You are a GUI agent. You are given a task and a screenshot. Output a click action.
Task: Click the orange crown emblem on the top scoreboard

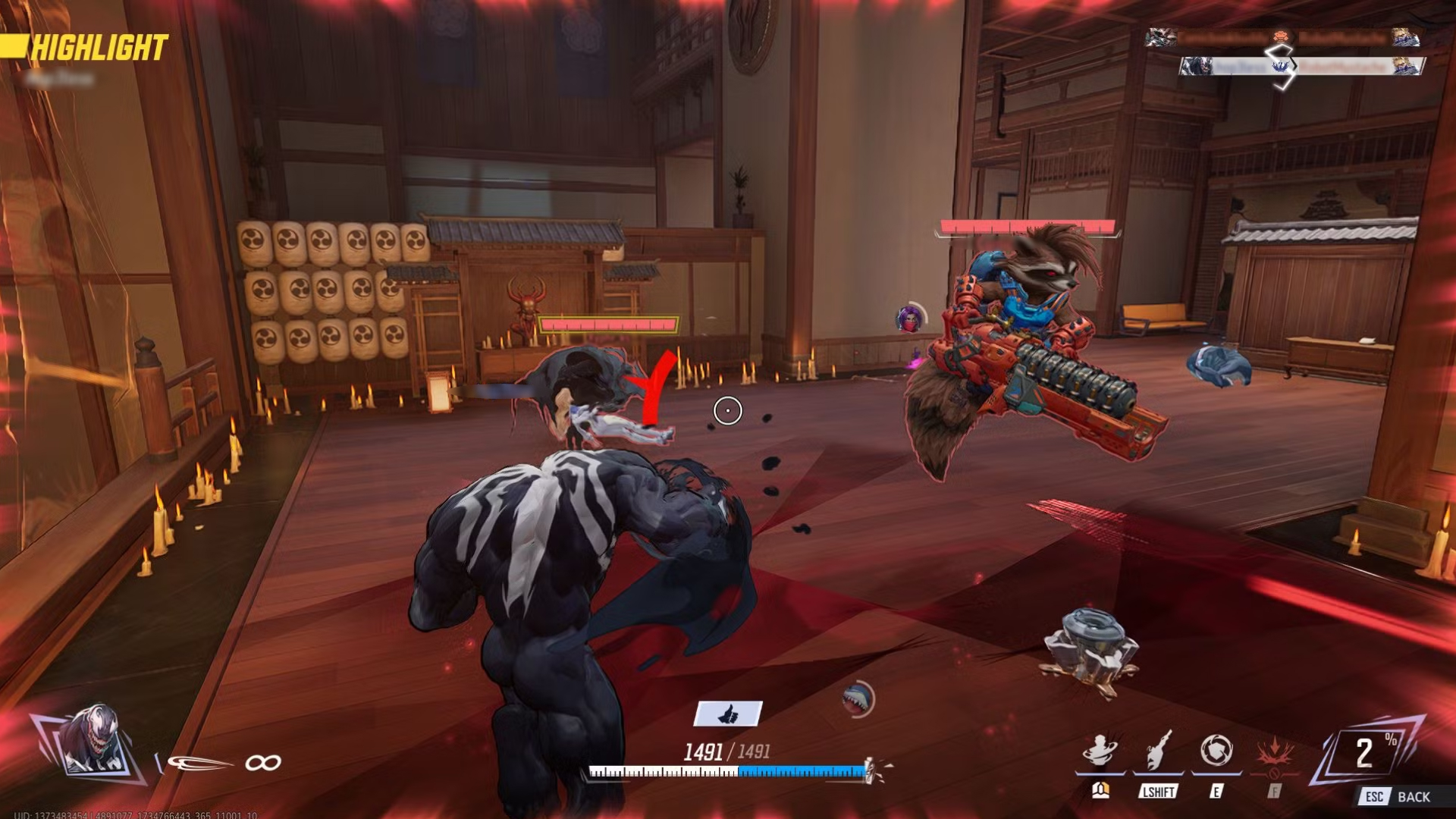tap(1282, 37)
